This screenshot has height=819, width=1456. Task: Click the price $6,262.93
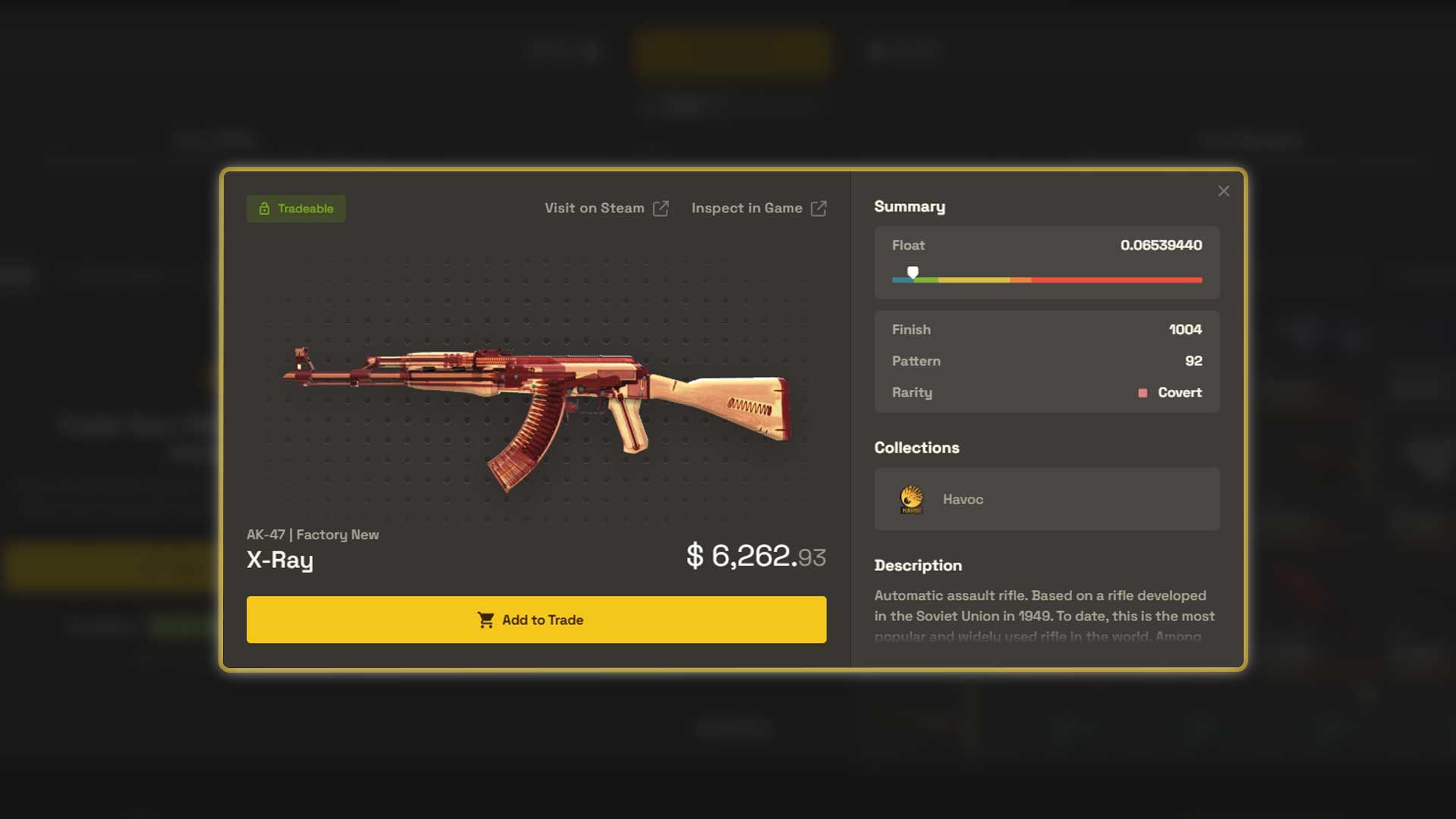pos(756,555)
